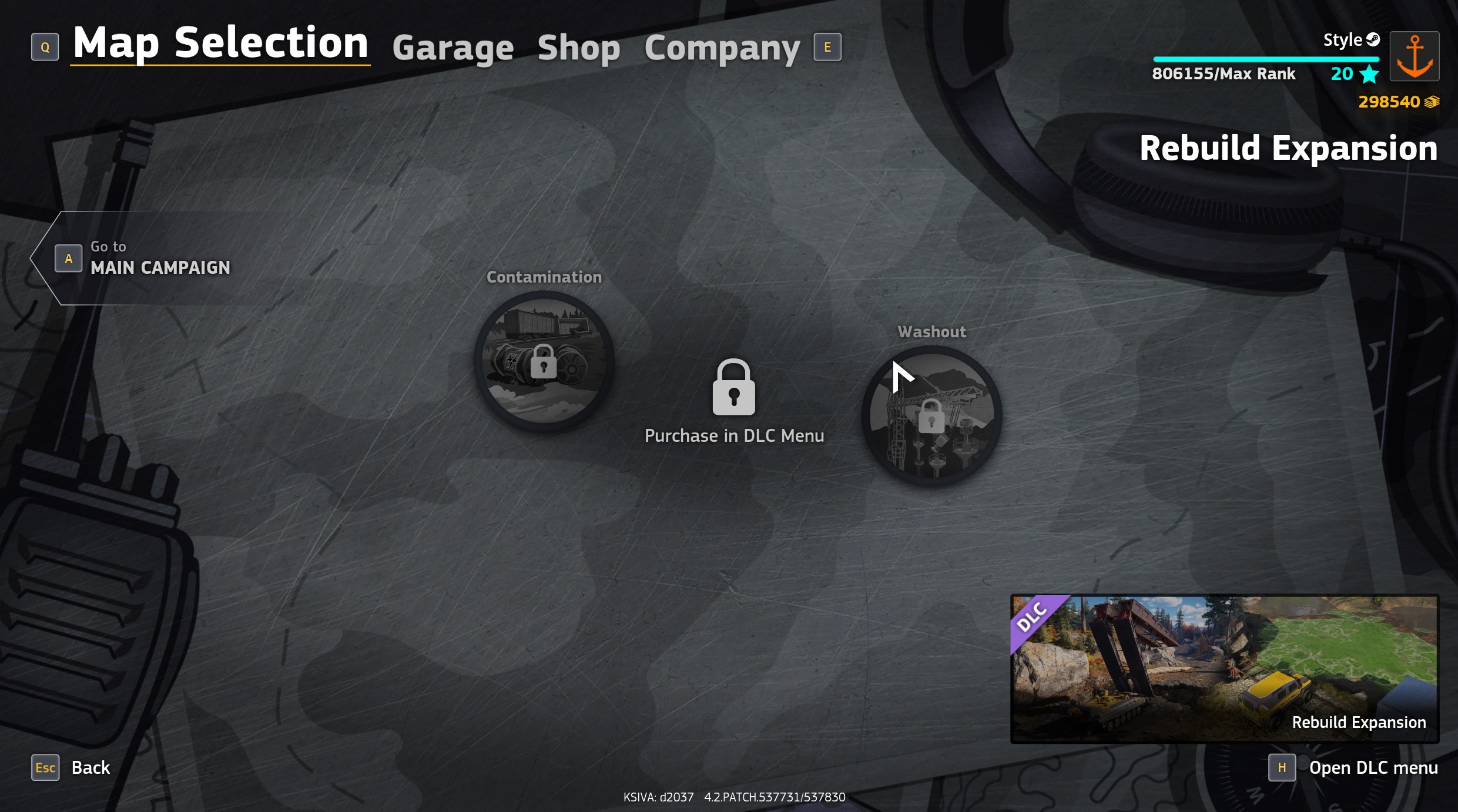Switch to the Company tab
Screen dimensions: 1458x812
722,47
